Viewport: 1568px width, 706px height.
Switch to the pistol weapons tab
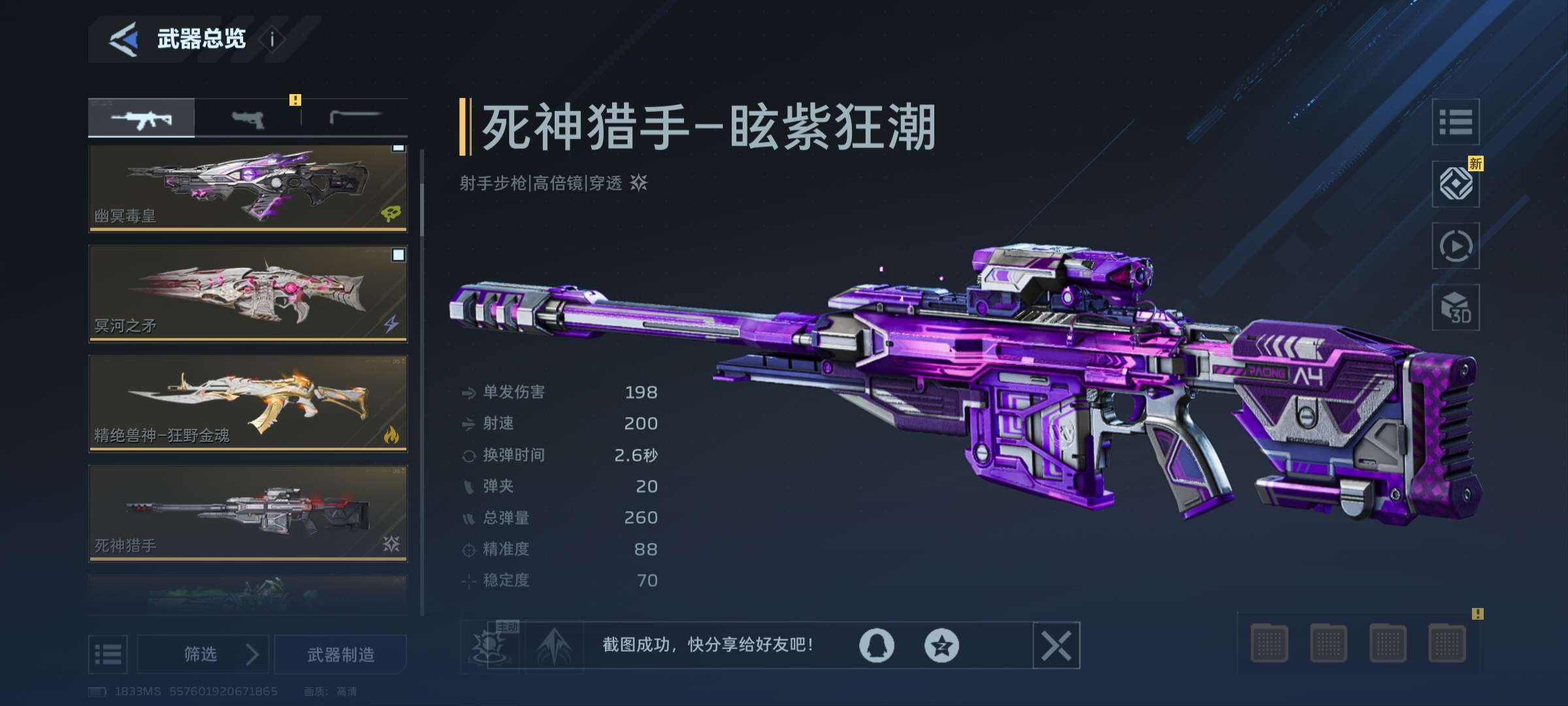click(248, 118)
